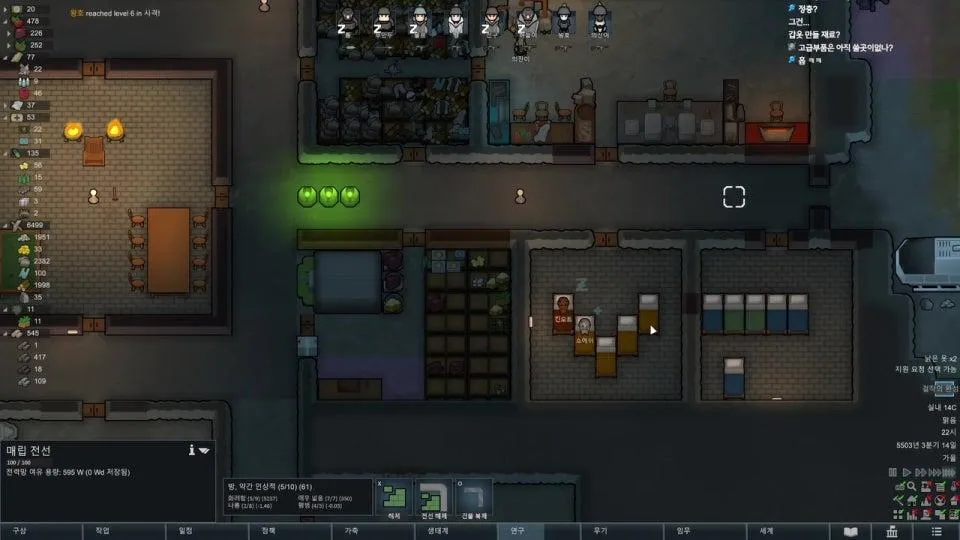Image resolution: width=960 pixels, height=540 pixels.
Task: Switch to the 일정 schedule tab
Action: 185,531
